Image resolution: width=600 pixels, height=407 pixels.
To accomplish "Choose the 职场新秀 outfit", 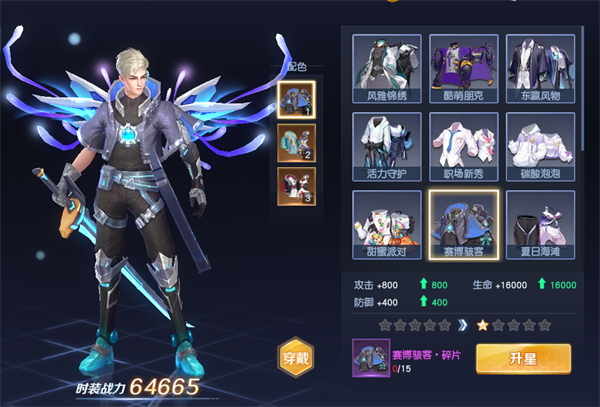I will [463, 145].
